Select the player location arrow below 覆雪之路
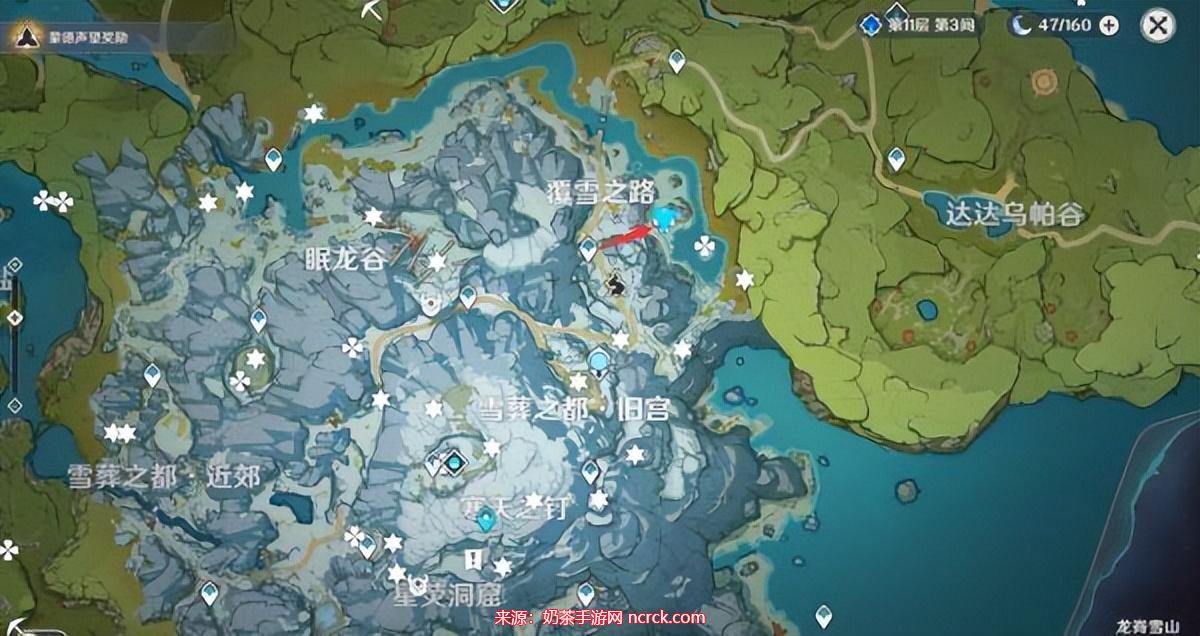This screenshot has width=1200, height=636. [617, 286]
